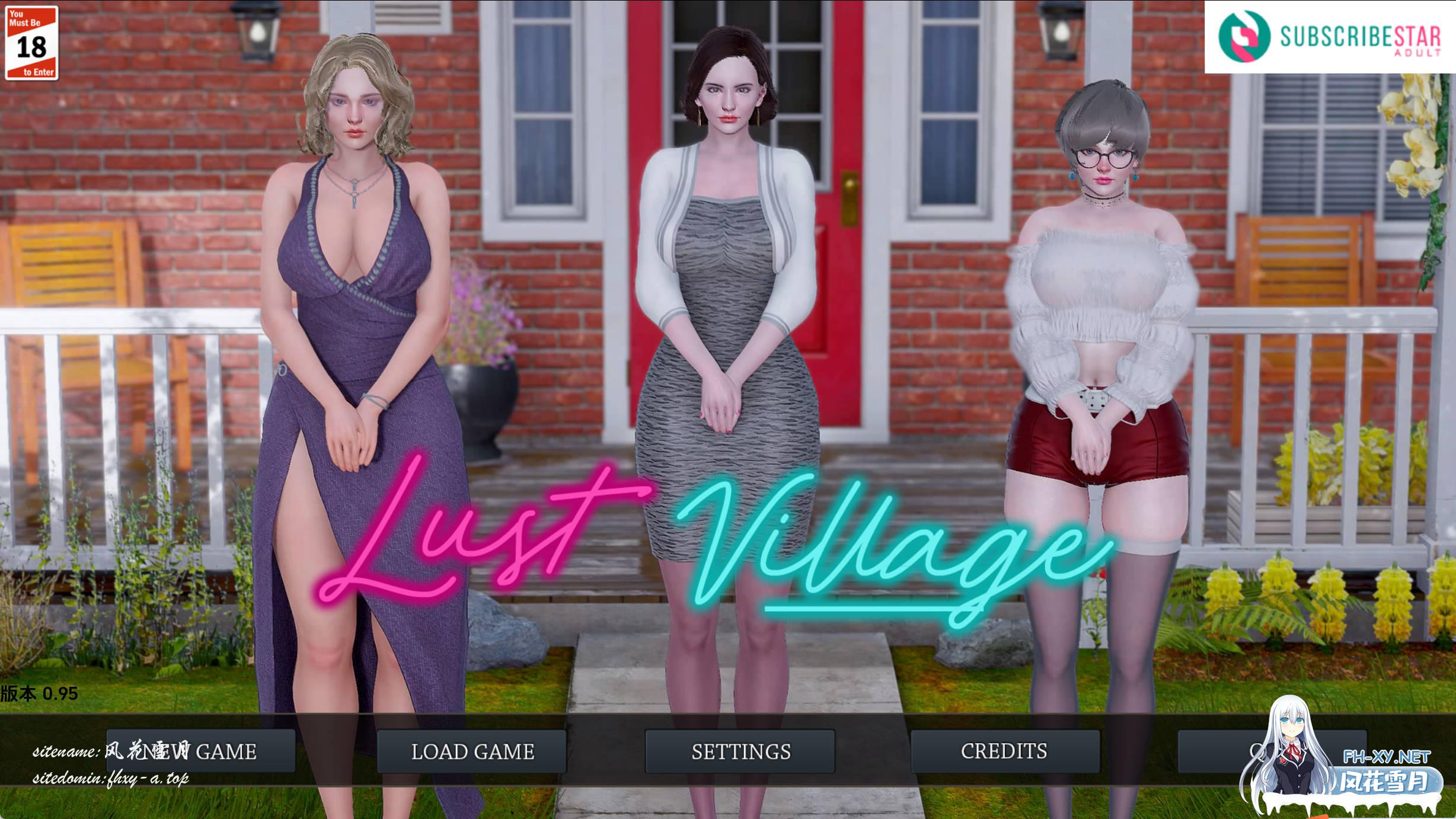Start a New Game
This screenshot has width=1456, height=819.
[200, 751]
